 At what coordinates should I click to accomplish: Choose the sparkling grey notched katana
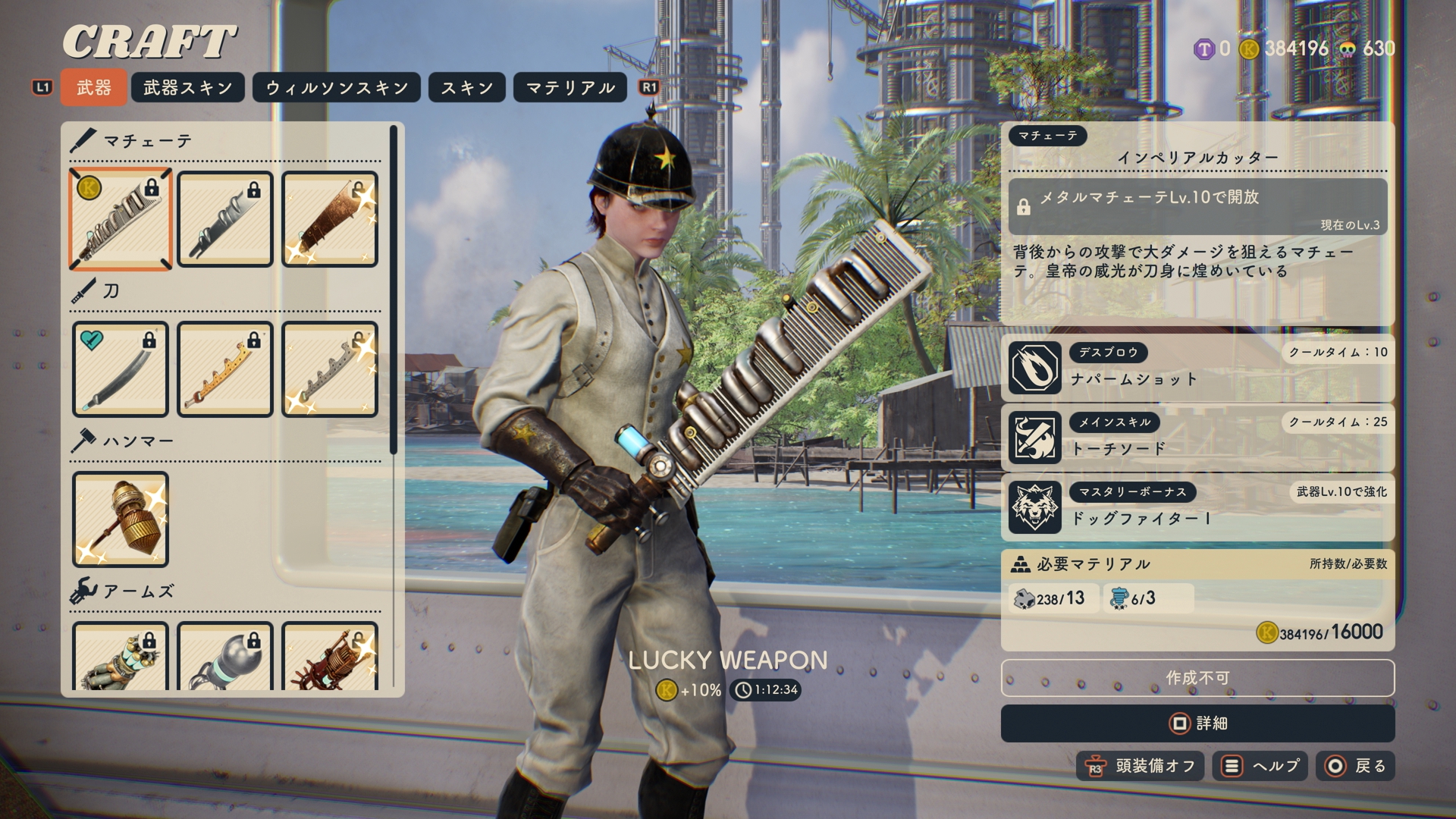coord(330,369)
